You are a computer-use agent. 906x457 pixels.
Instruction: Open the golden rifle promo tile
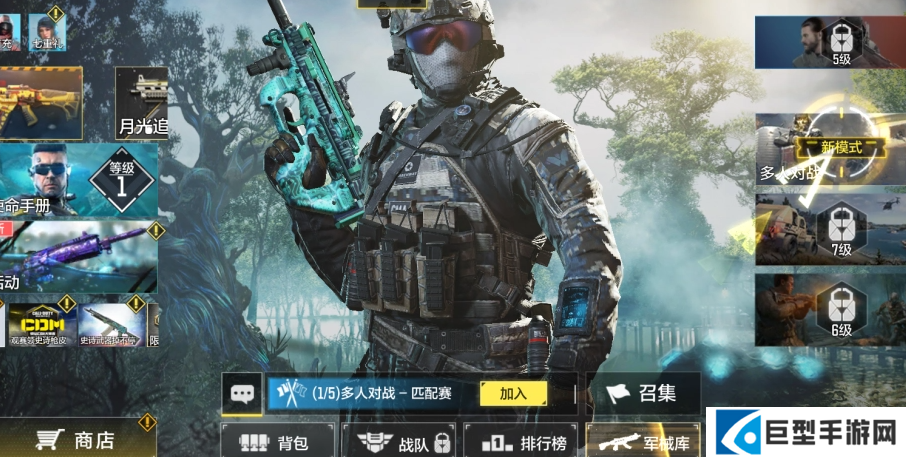click(x=40, y=103)
